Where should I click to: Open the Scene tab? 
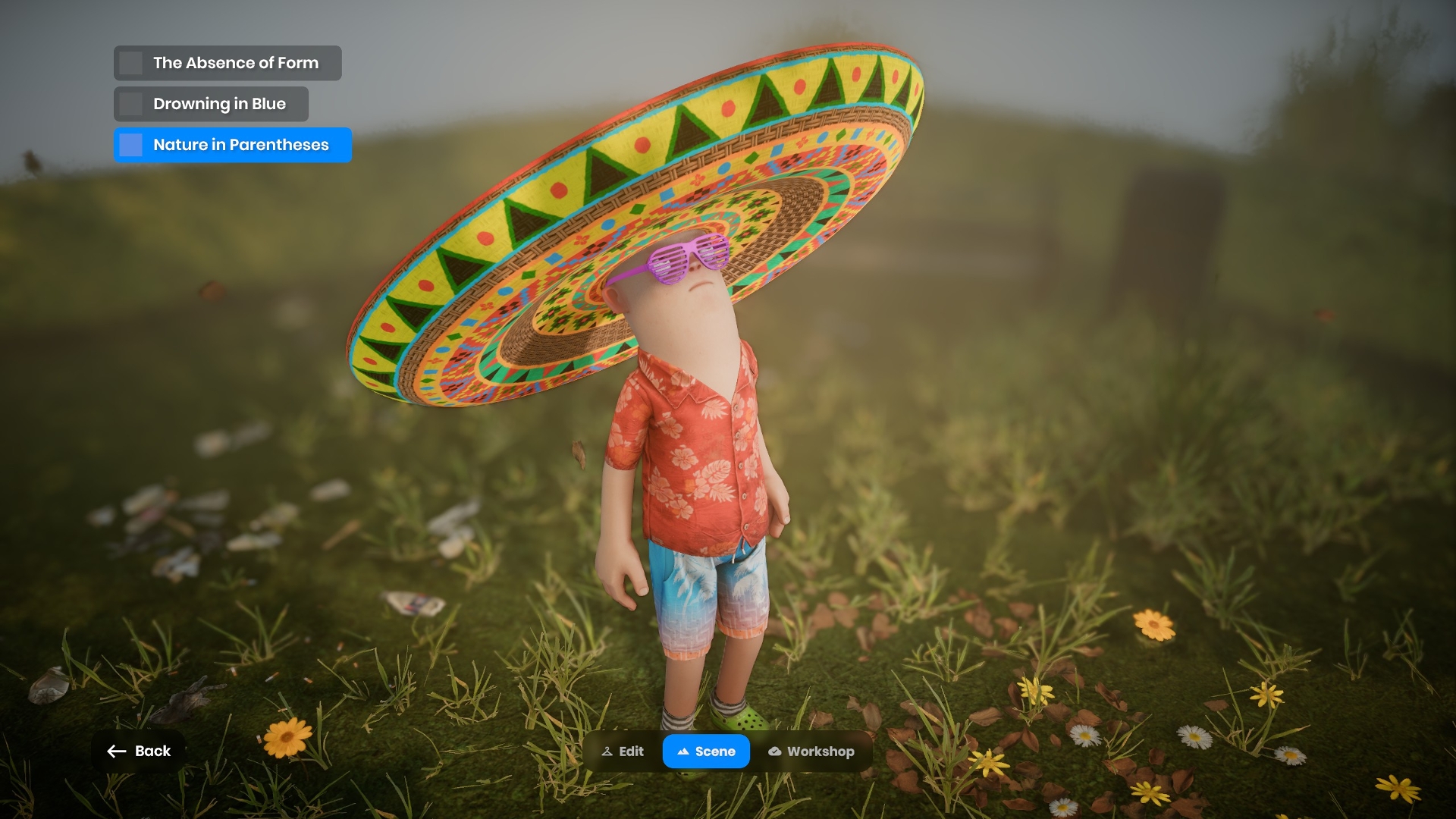pyautogui.click(x=706, y=752)
